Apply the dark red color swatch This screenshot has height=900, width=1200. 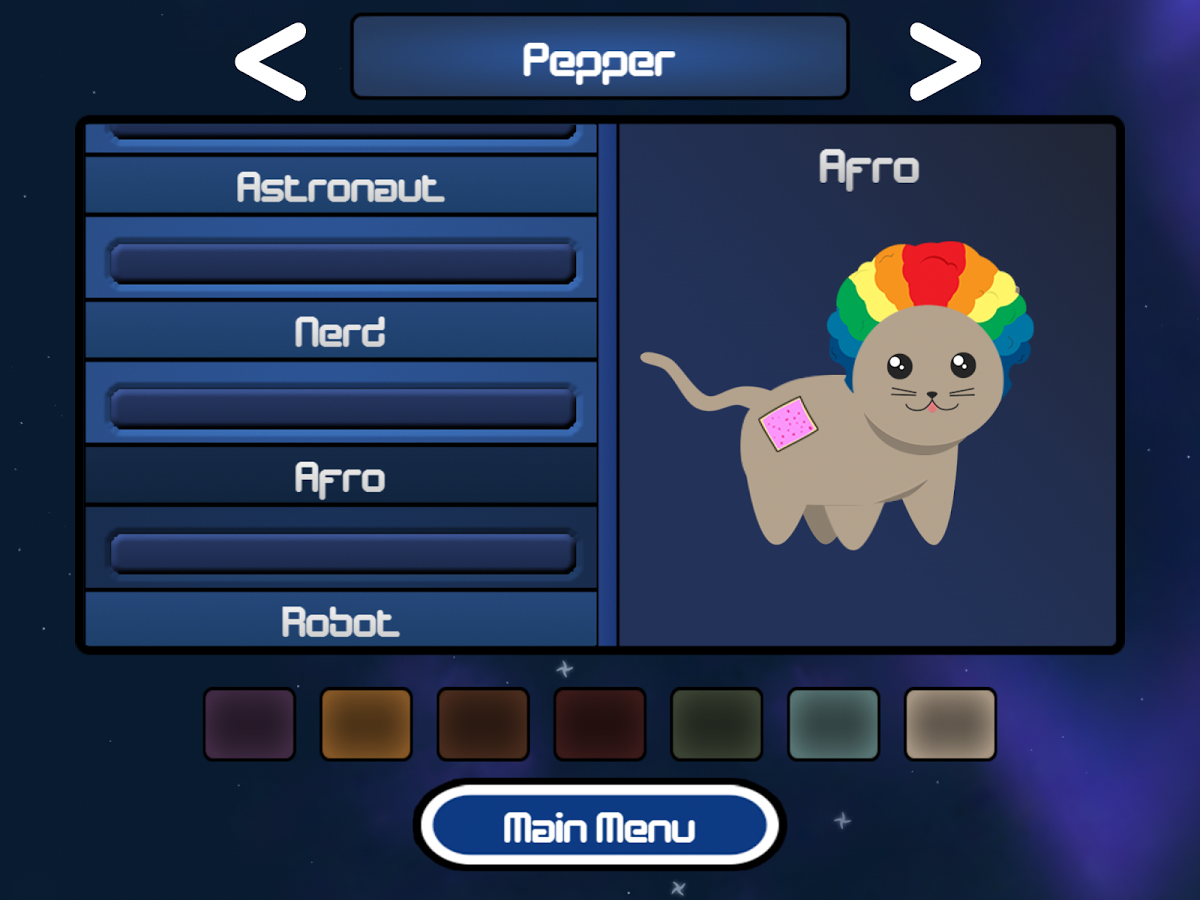click(600, 724)
